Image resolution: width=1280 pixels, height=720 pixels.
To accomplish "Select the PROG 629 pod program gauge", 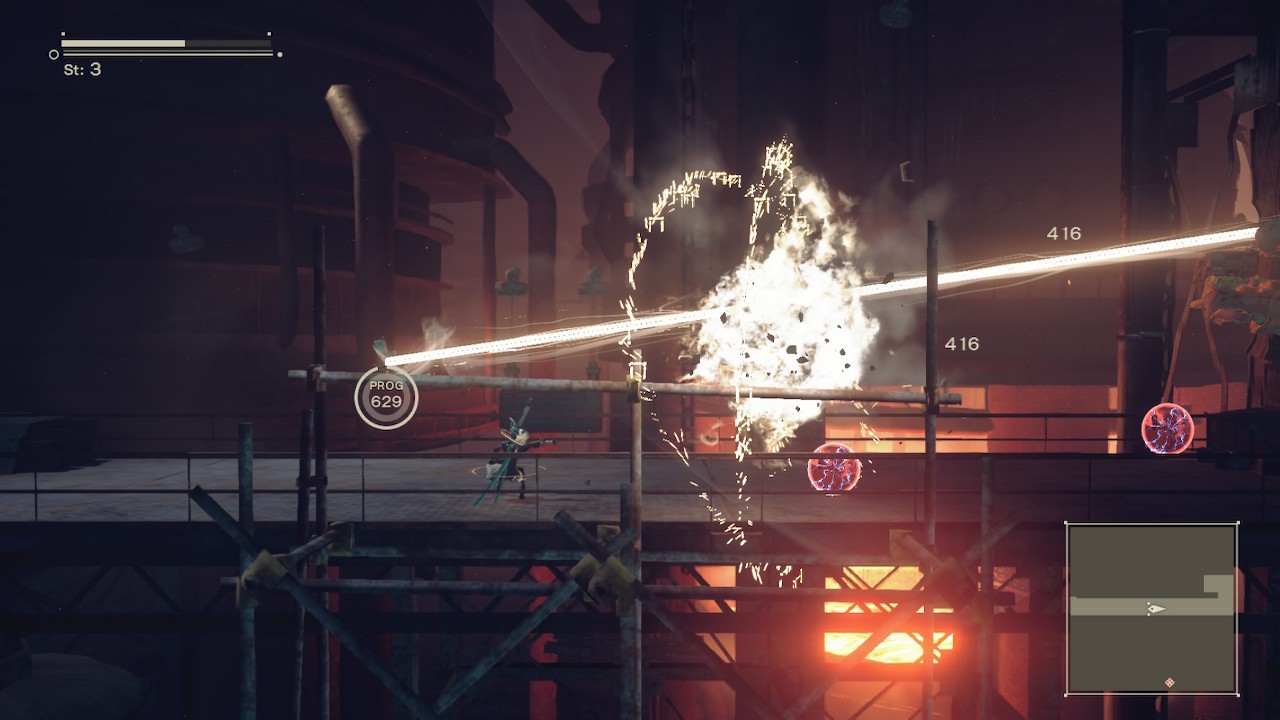I will click(386, 395).
